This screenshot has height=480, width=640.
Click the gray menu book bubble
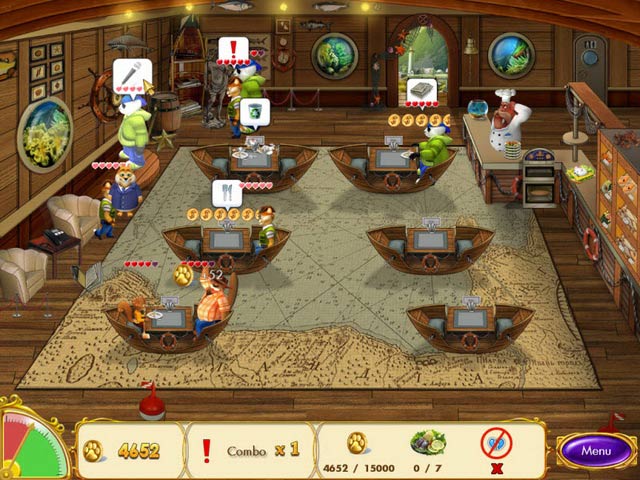click(421, 90)
